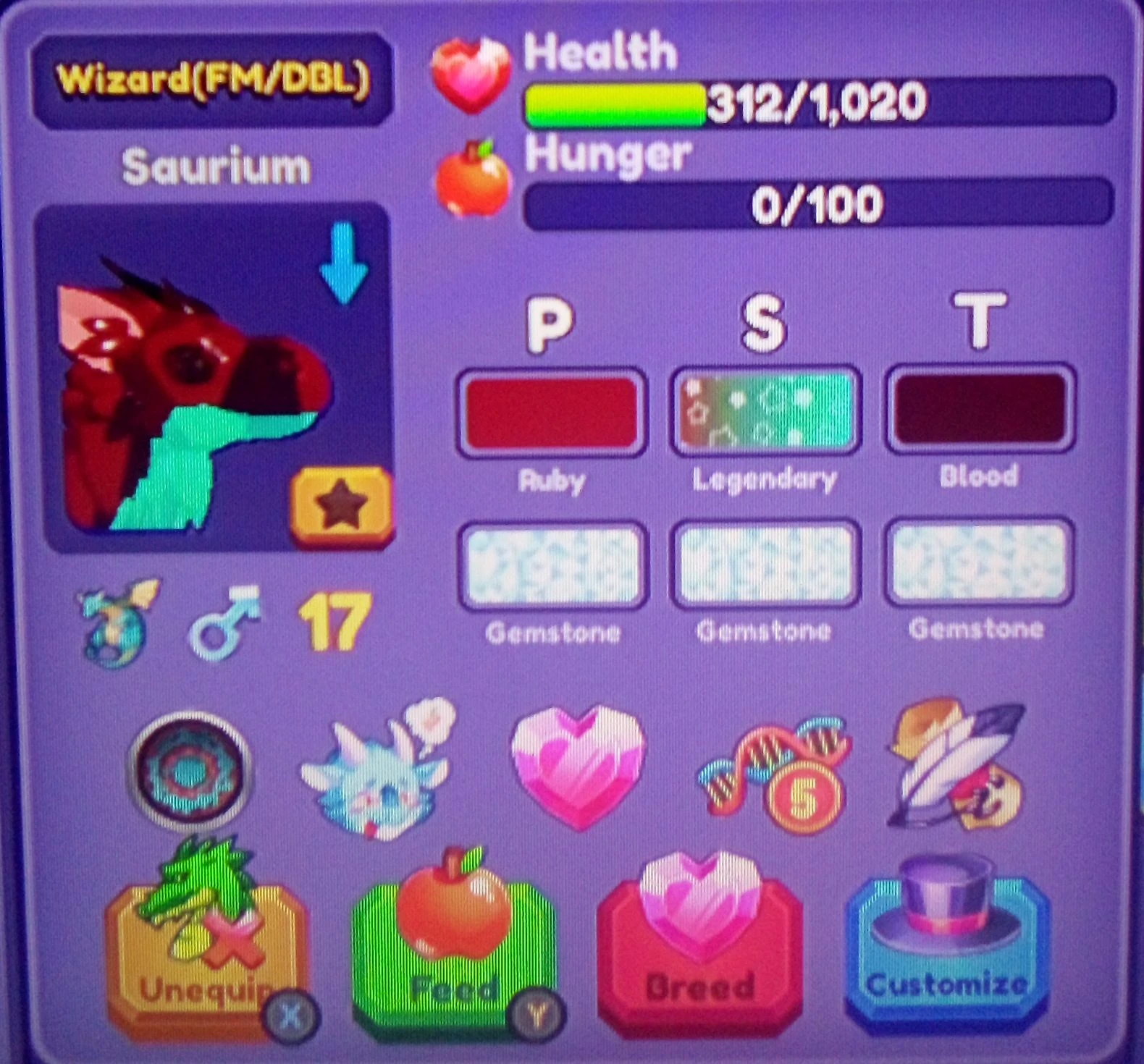The height and width of the screenshot is (1064, 1144).
Task: Select the Legendary secondary color swatch
Action: click(x=764, y=413)
